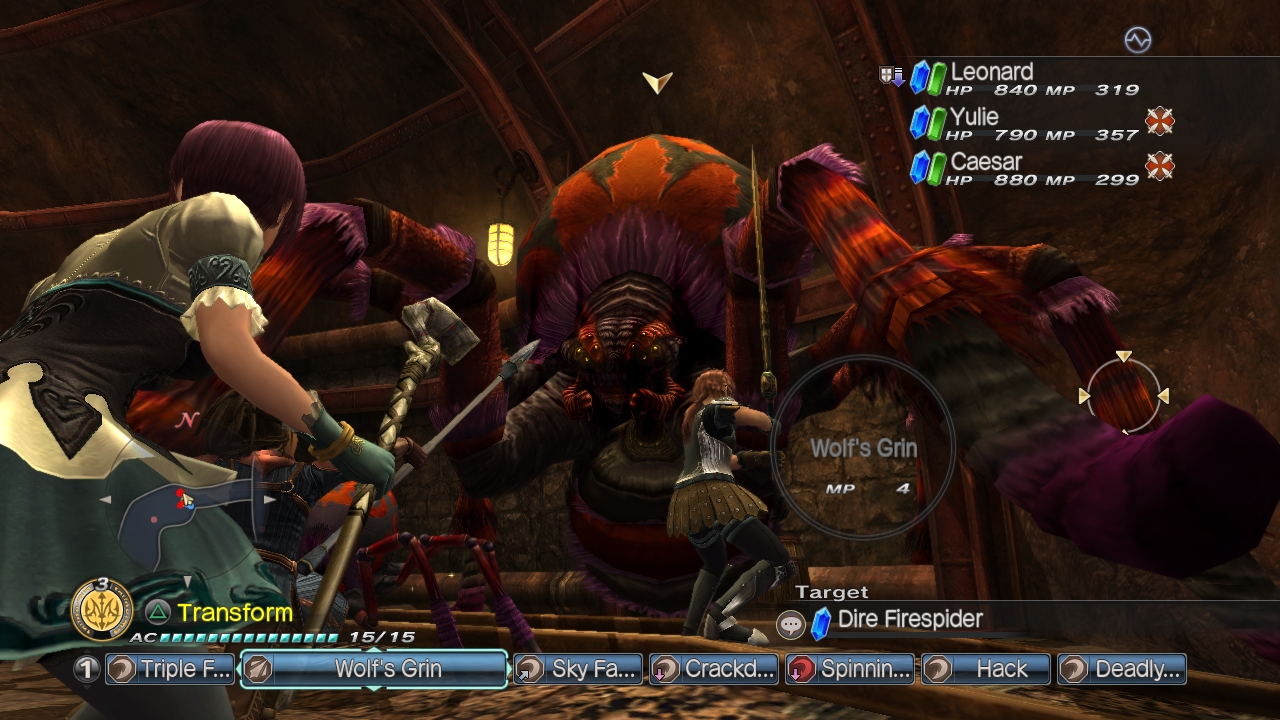
Task: Use the Crackd... command slot
Action: coord(713,669)
